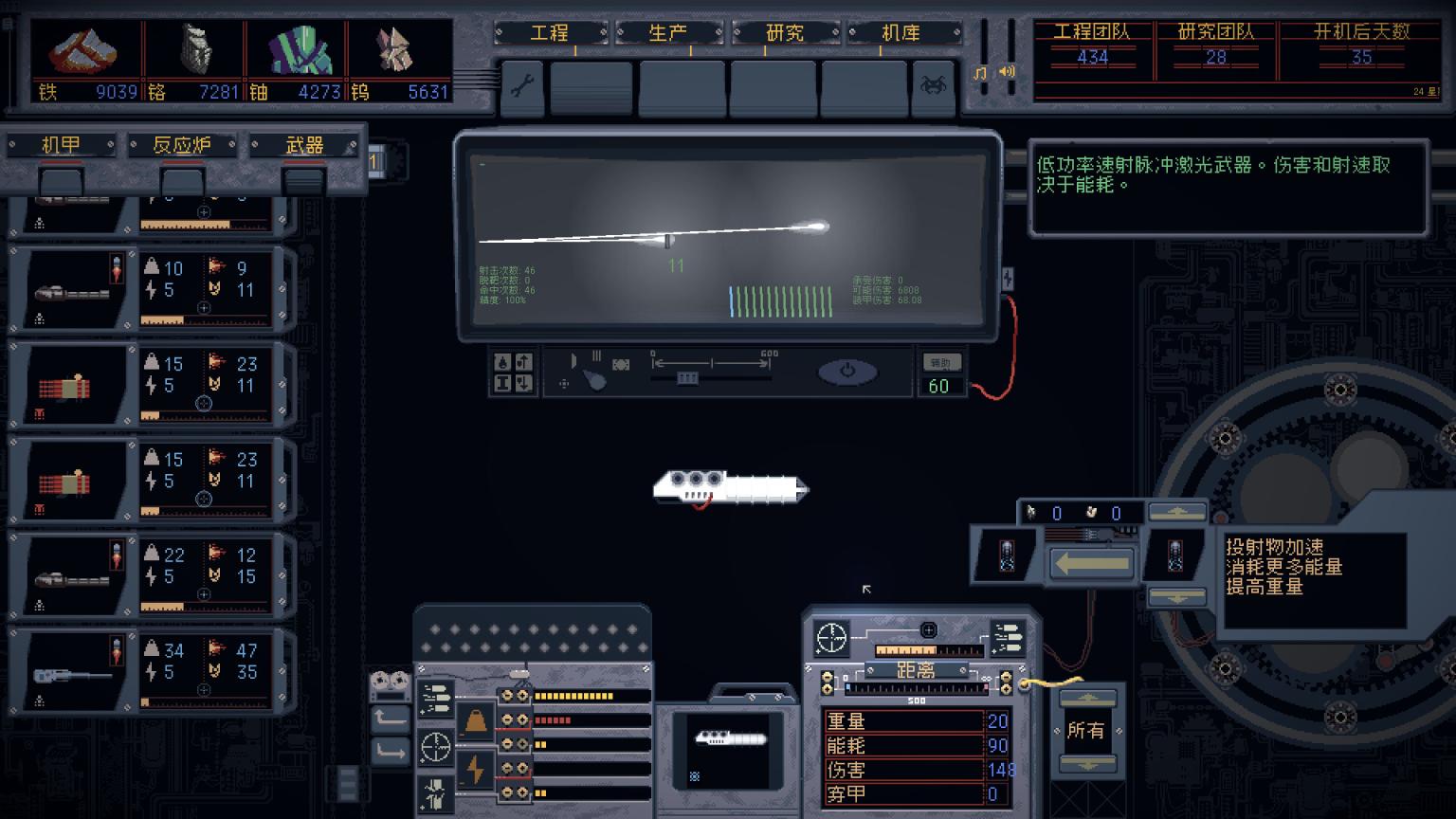Click the wrench tool button
This screenshot has height=819, width=1456.
522,87
